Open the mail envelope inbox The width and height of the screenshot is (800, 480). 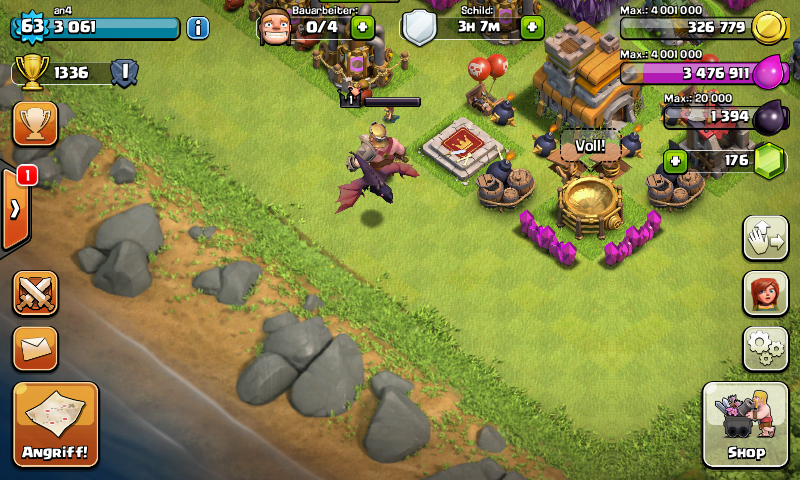[35, 348]
